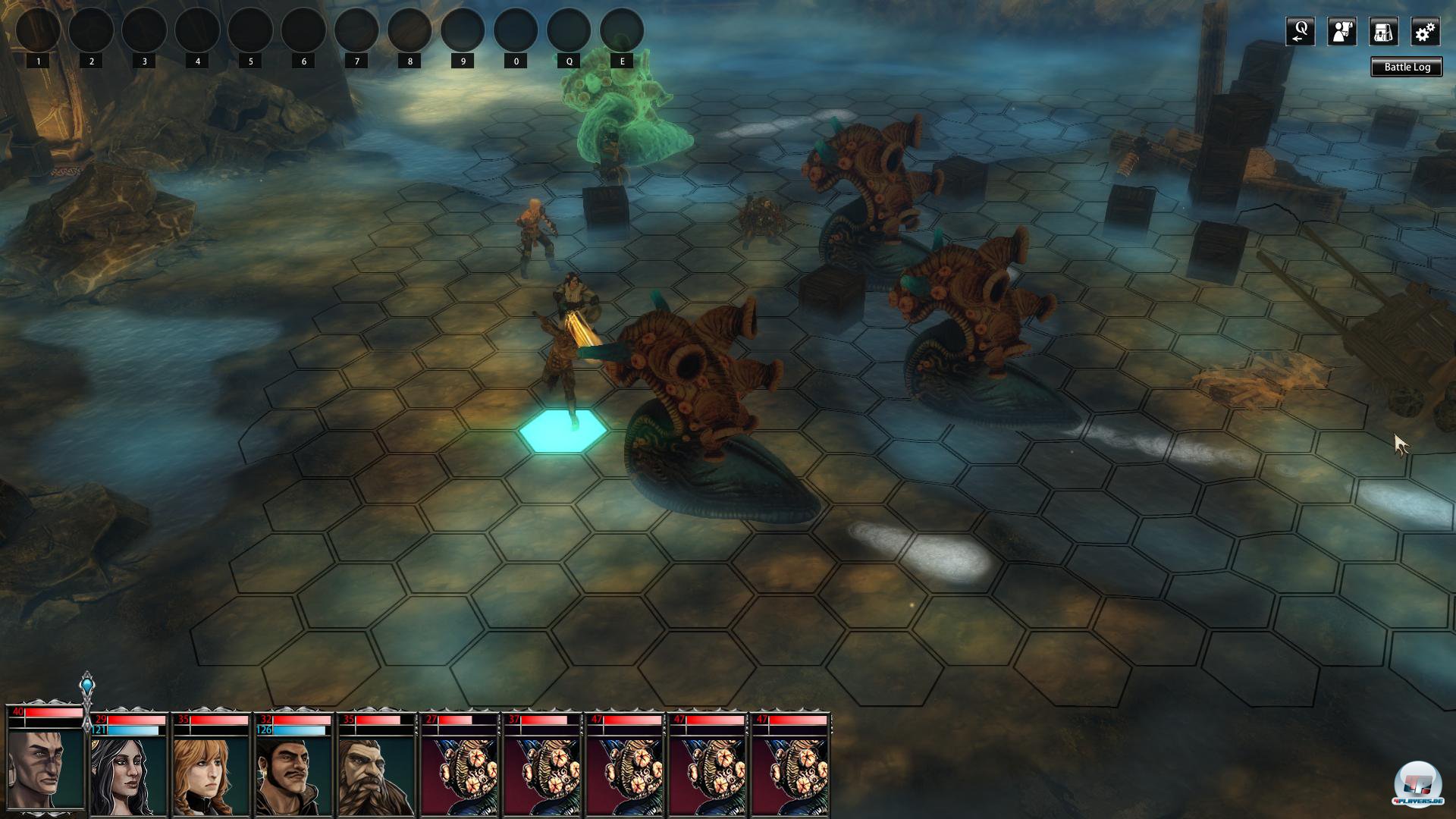Image resolution: width=1456 pixels, height=819 pixels.
Task: Open the character sheet icon
Action: (1341, 32)
